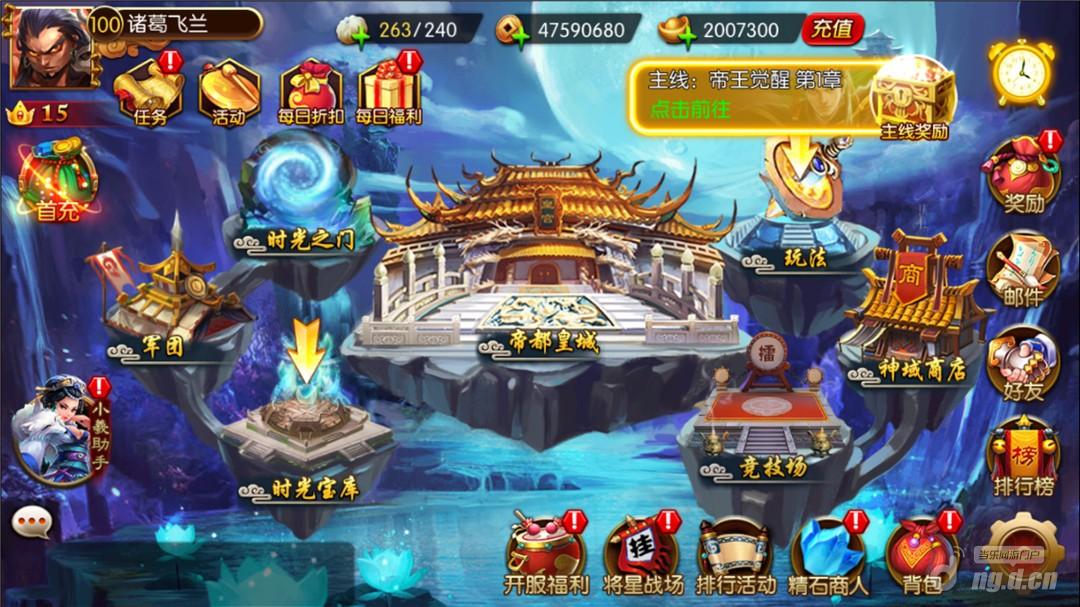
Task: Visit the 精石商人 gem merchant
Action: point(829,556)
